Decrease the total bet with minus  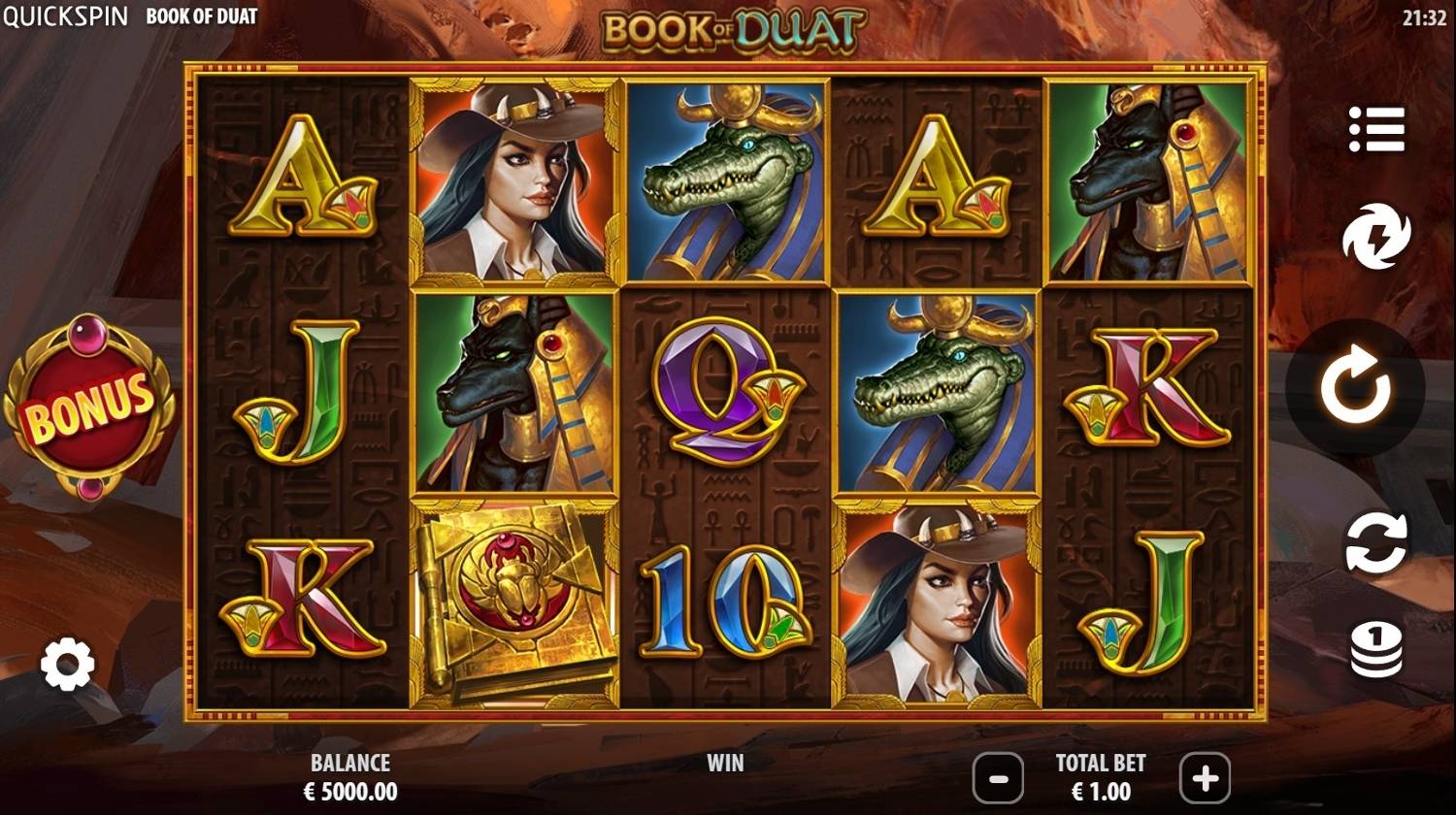click(x=1000, y=777)
